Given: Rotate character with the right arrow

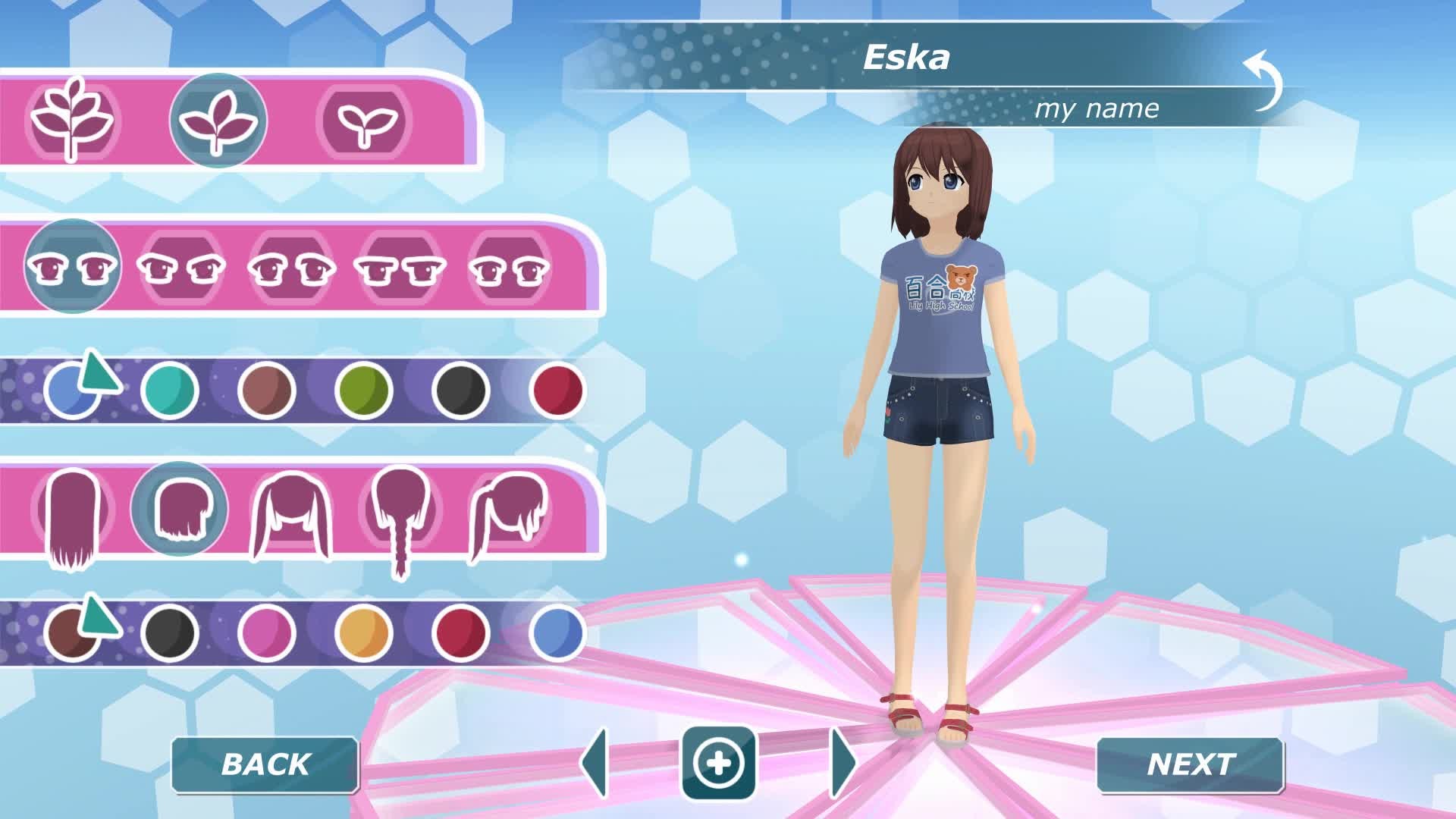Looking at the screenshot, I should [843, 763].
